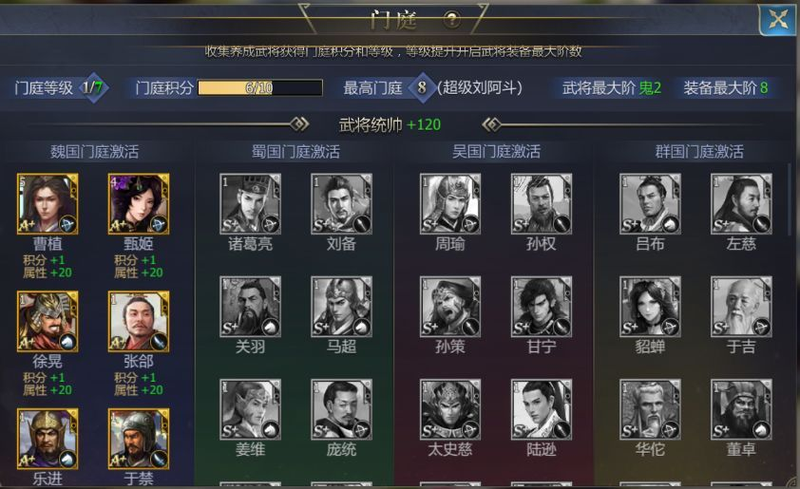Choose the 张郃 hero portrait

pyautogui.click(x=139, y=321)
